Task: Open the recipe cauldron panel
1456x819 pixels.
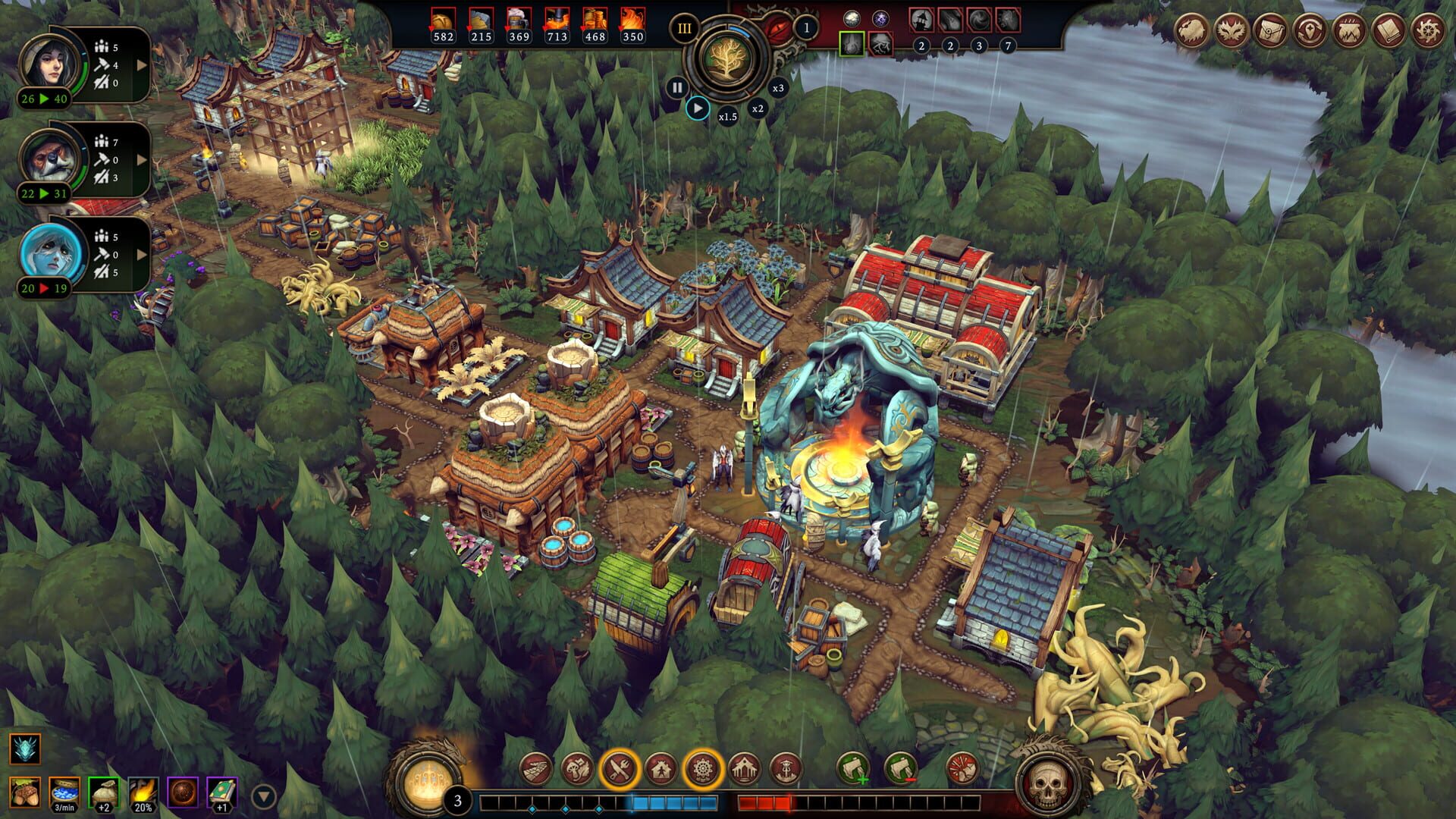Action: 1351,30
